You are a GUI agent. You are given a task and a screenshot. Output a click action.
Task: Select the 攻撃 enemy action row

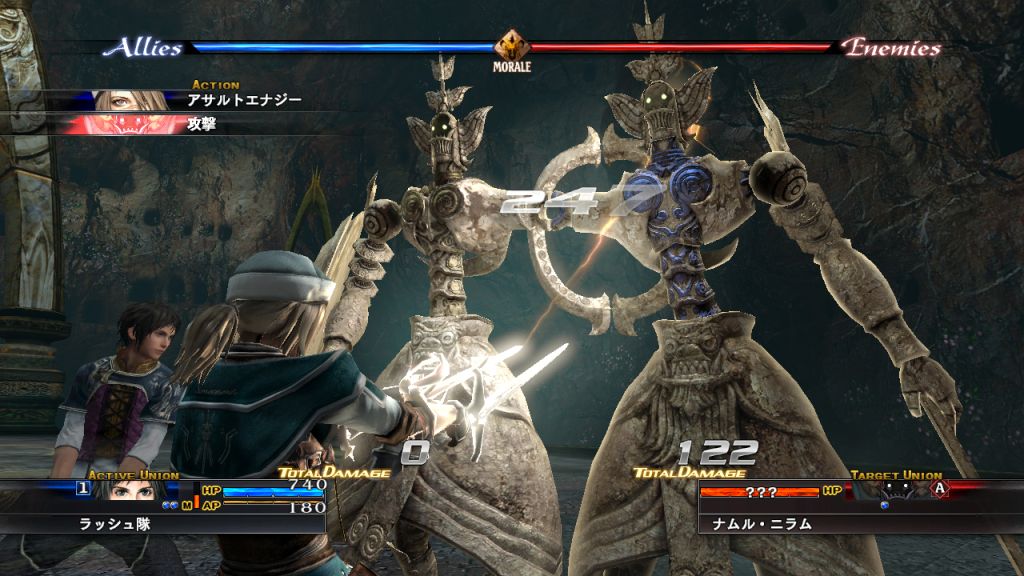click(202, 125)
